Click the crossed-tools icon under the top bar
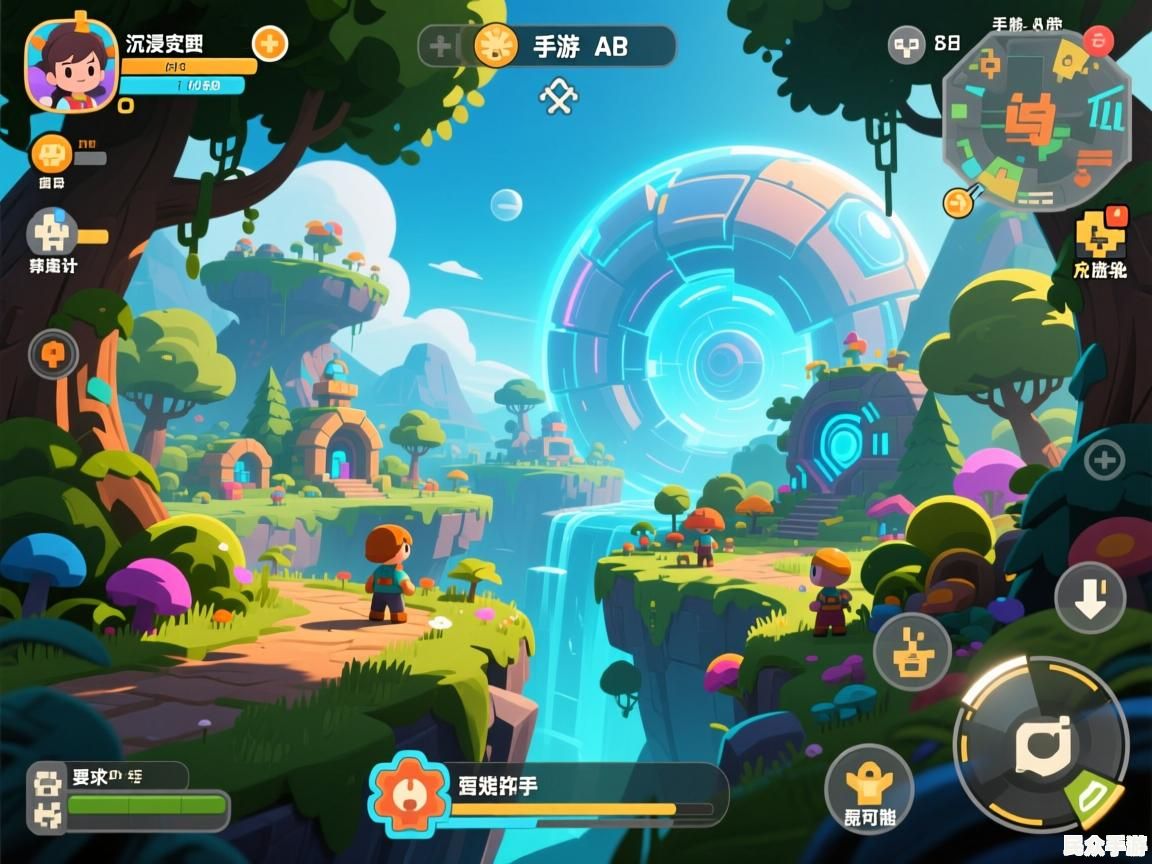This screenshot has width=1152, height=864. 558,96
